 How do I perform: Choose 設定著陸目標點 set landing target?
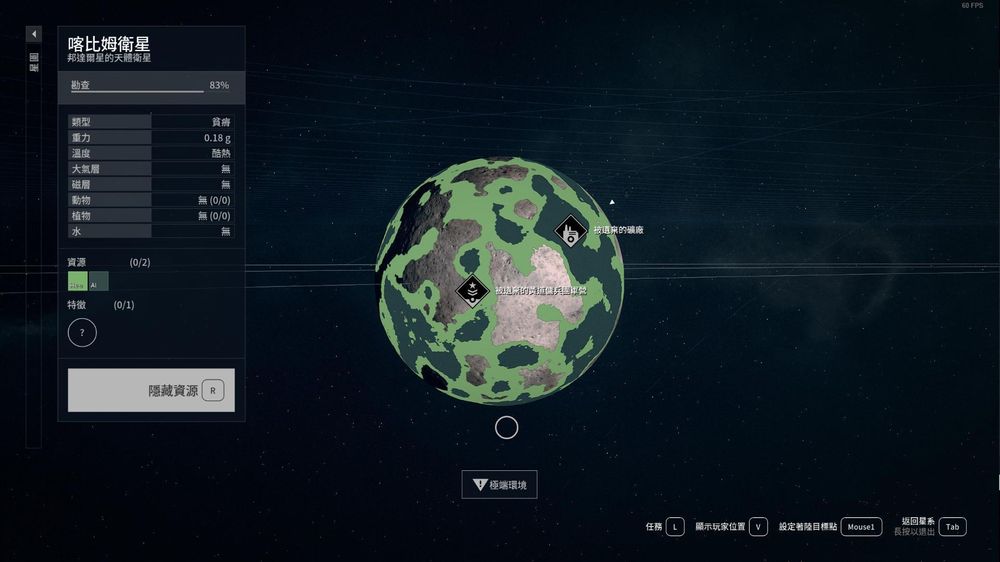coord(860,526)
